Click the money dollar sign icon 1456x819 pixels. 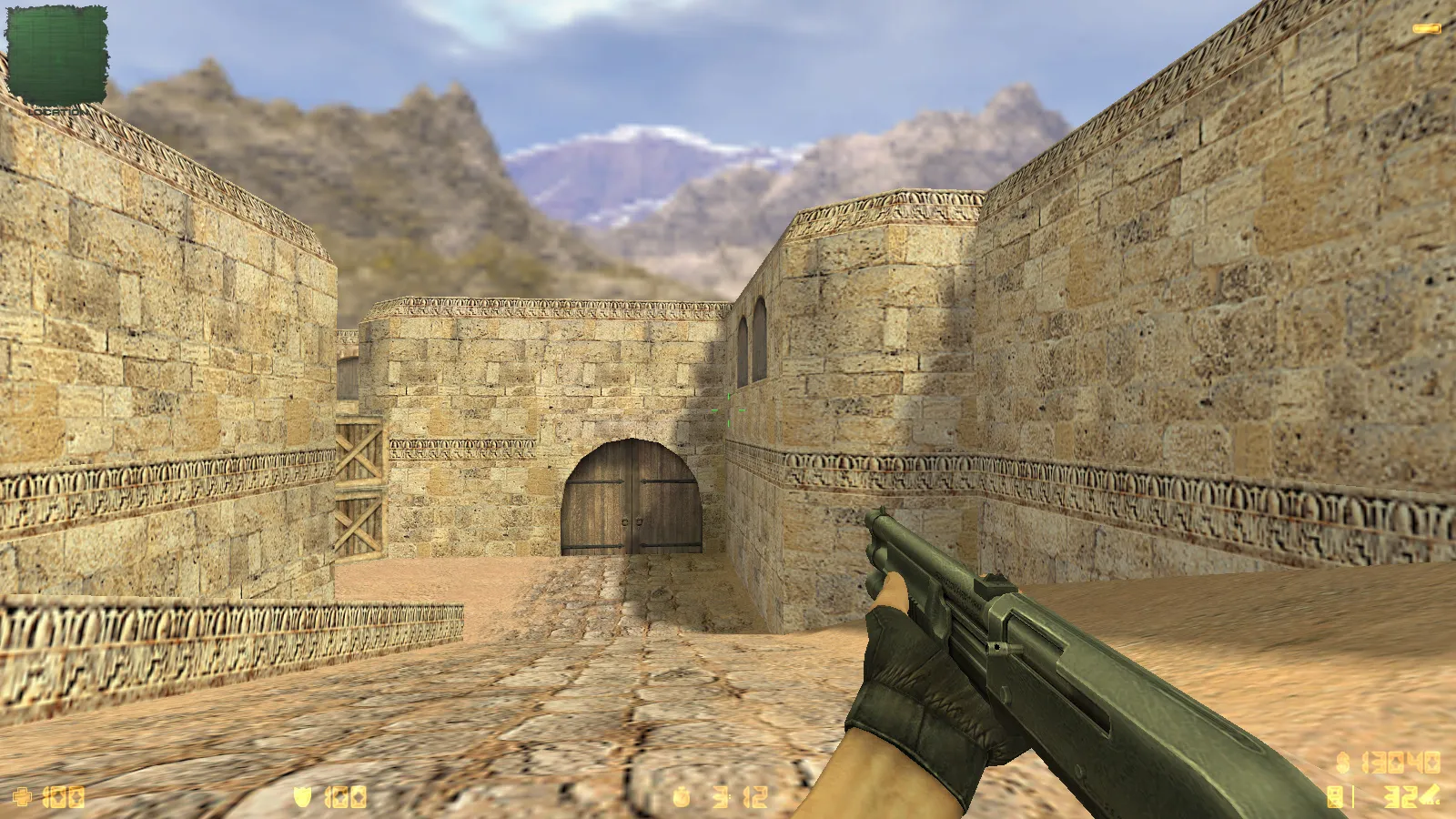pos(1343,762)
